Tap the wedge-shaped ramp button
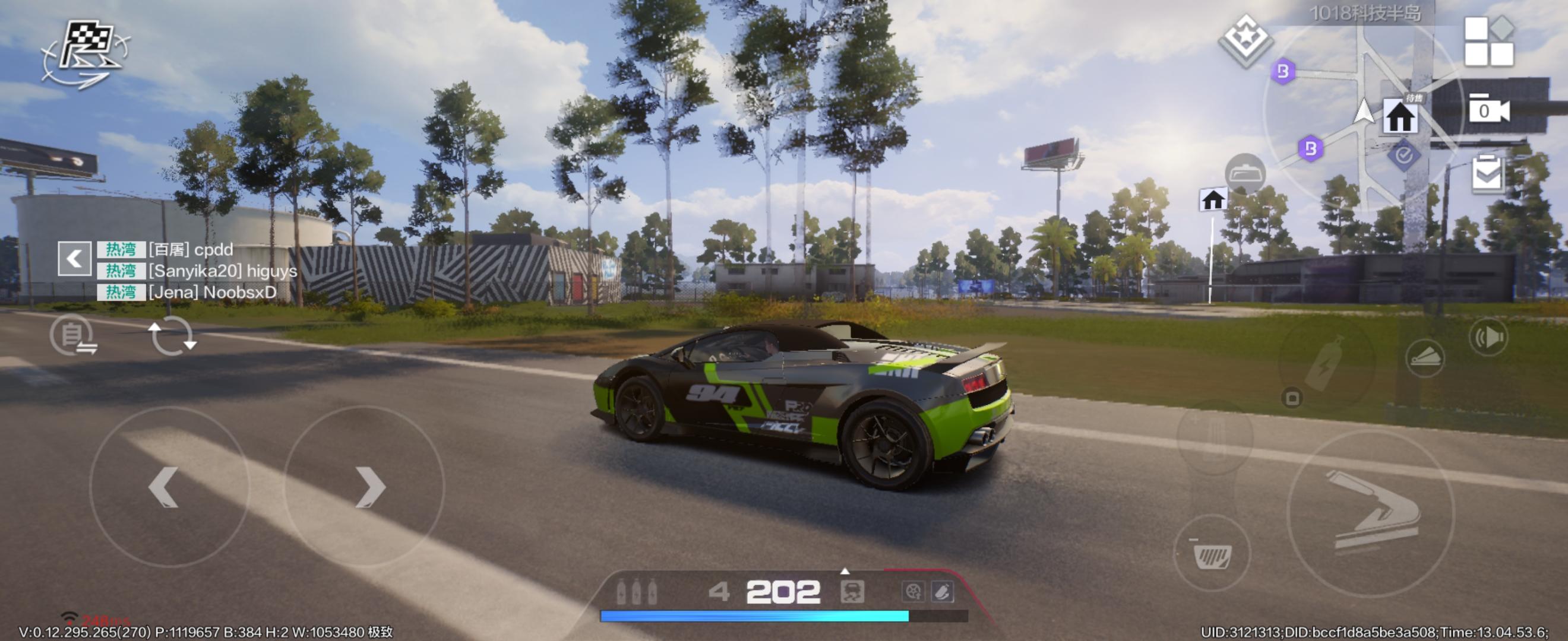This screenshot has width=1568, height=641. point(1425,358)
